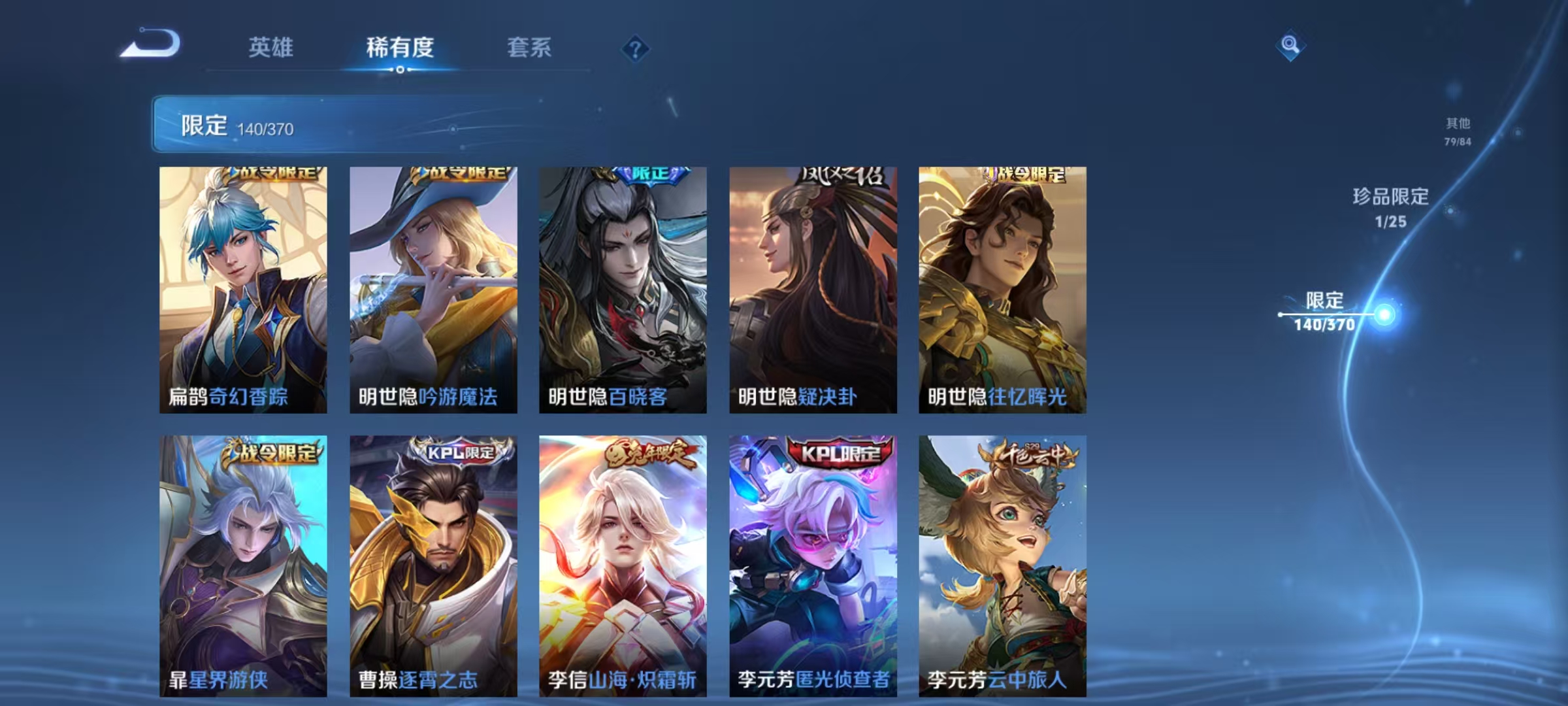Click the help question mark icon
Image resolution: width=1568 pixels, height=706 pixels.
pos(637,48)
